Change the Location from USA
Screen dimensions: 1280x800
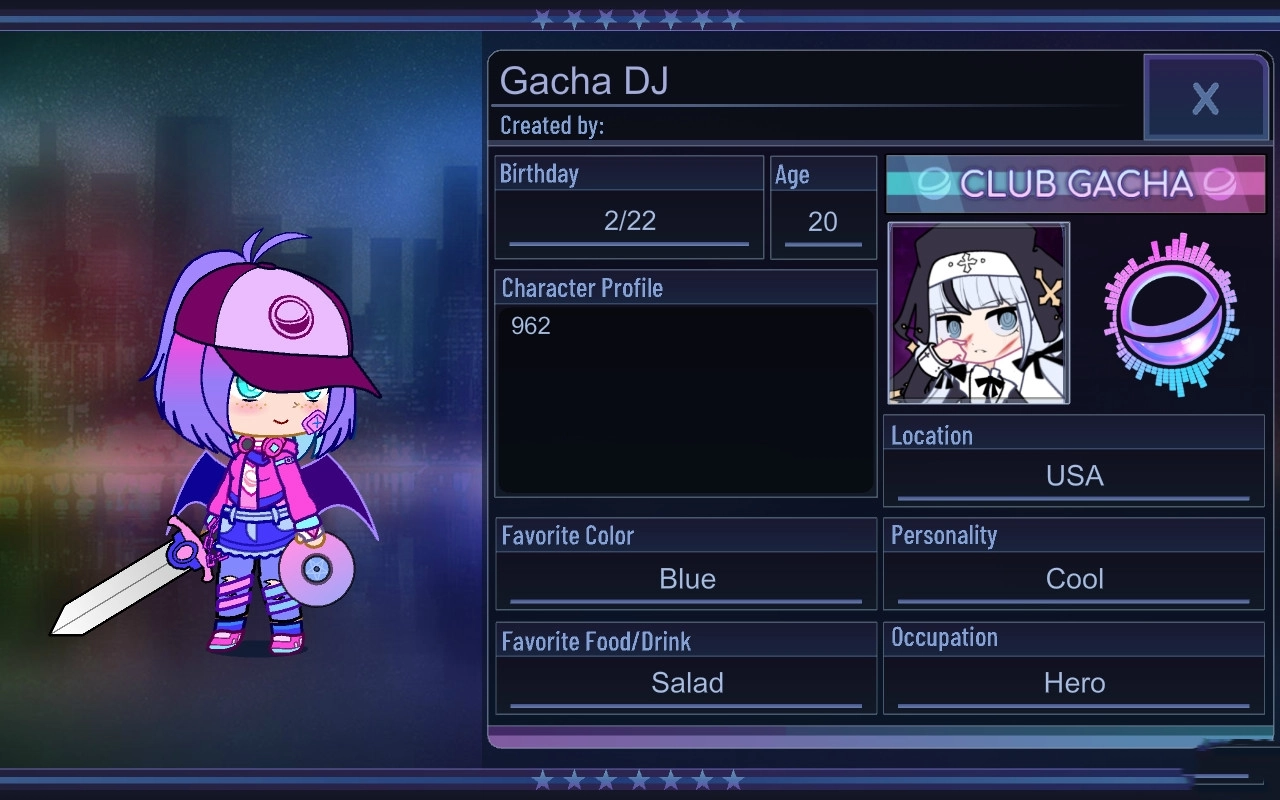tap(1073, 476)
